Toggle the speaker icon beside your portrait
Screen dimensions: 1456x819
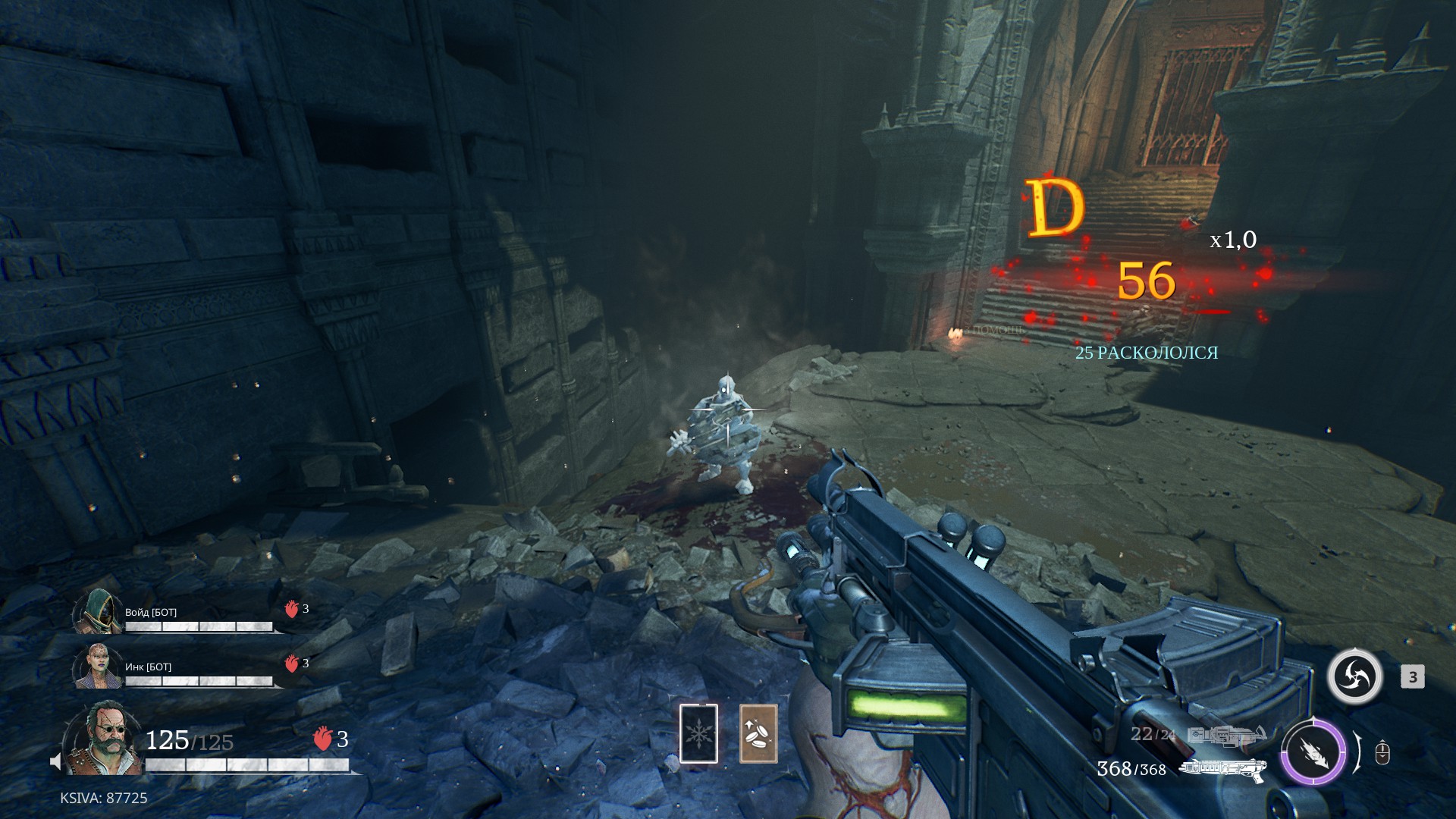[x=55, y=761]
